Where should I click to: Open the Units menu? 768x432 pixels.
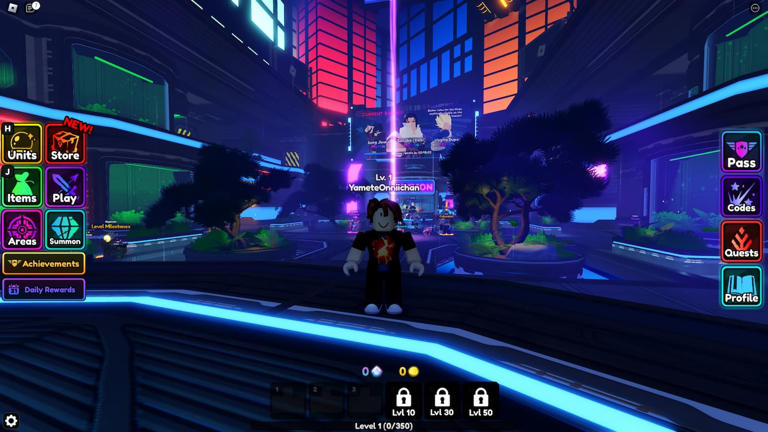click(22, 144)
